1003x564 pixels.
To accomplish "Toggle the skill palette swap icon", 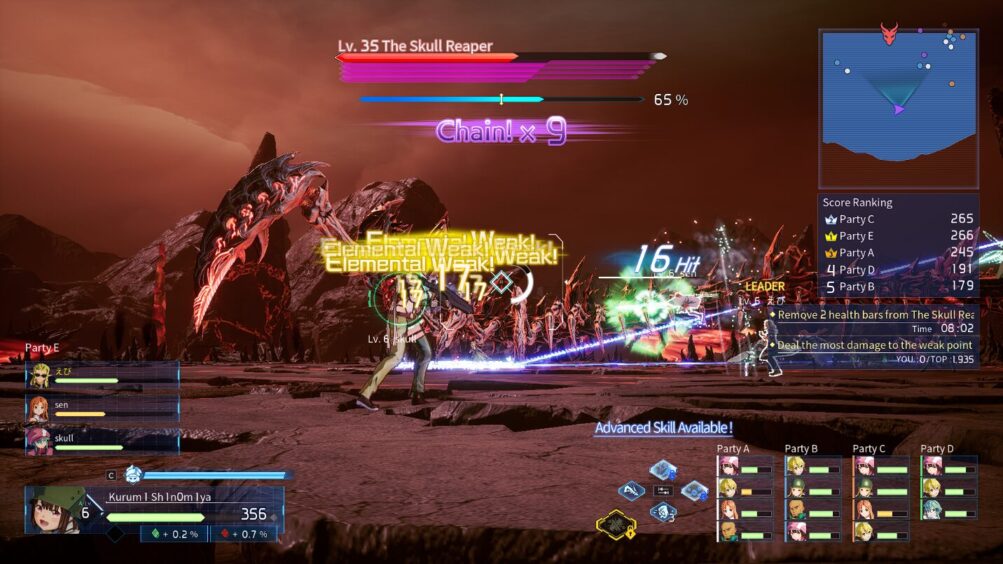I will click(x=663, y=490).
